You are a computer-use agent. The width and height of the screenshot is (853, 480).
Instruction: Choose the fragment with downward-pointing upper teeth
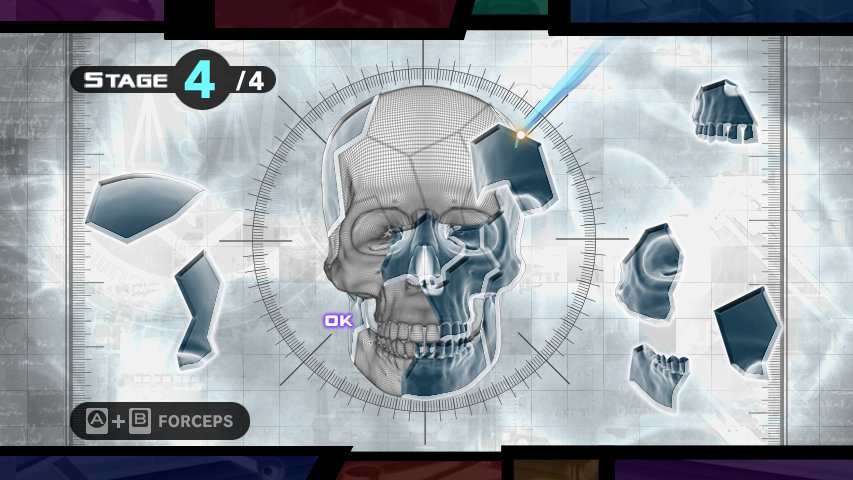pos(725,110)
